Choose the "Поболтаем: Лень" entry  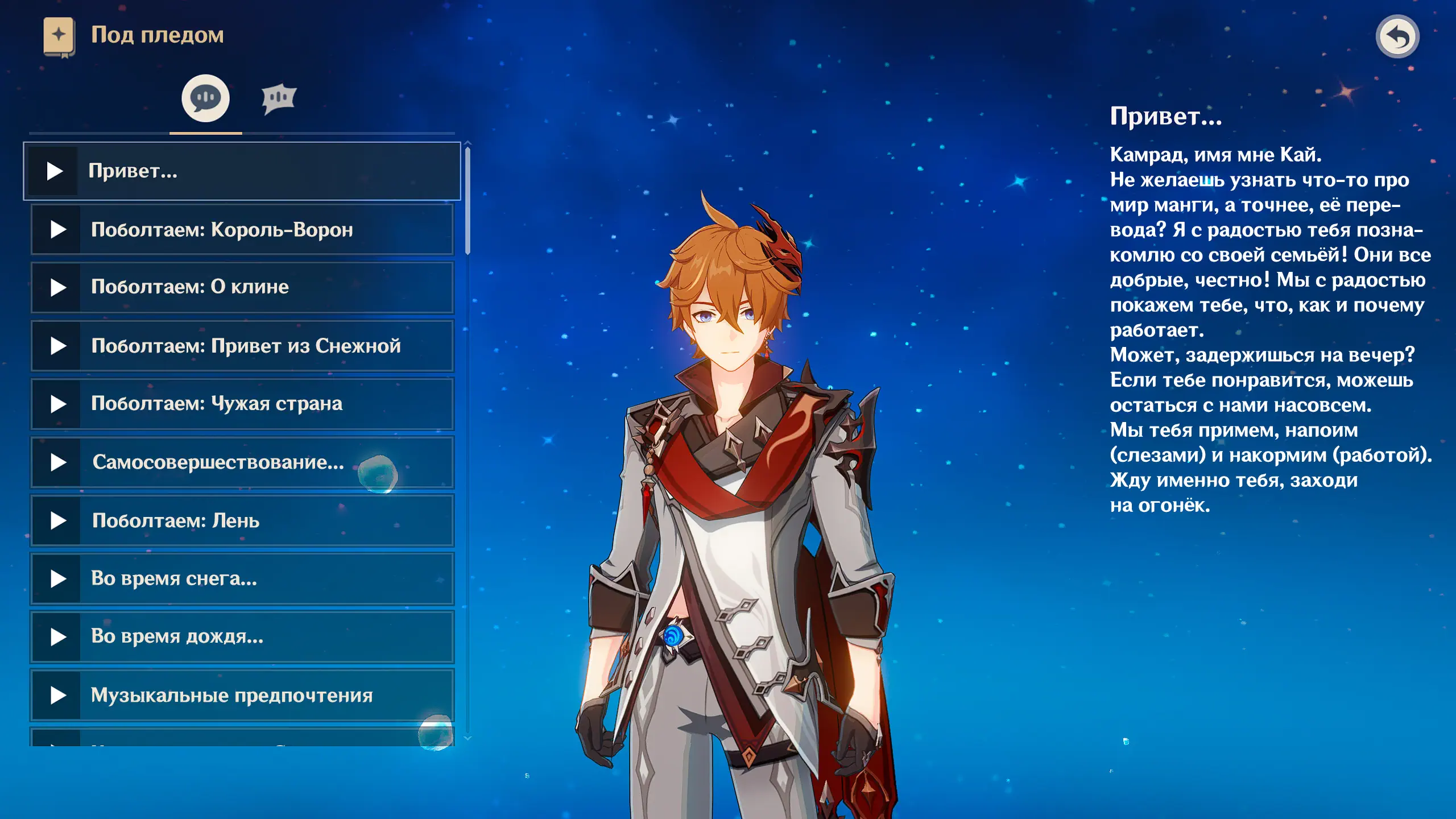242,520
